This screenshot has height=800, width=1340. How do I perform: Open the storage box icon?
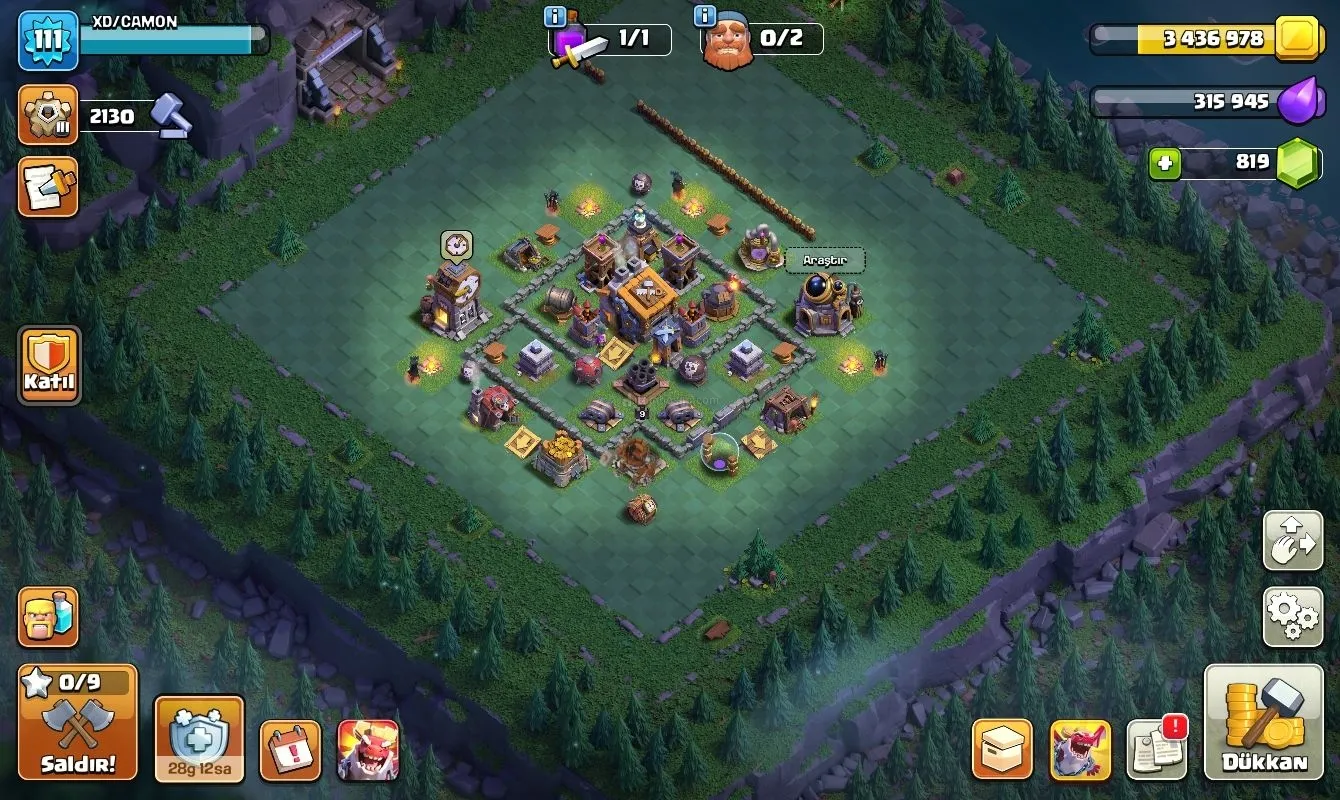(x=1002, y=750)
